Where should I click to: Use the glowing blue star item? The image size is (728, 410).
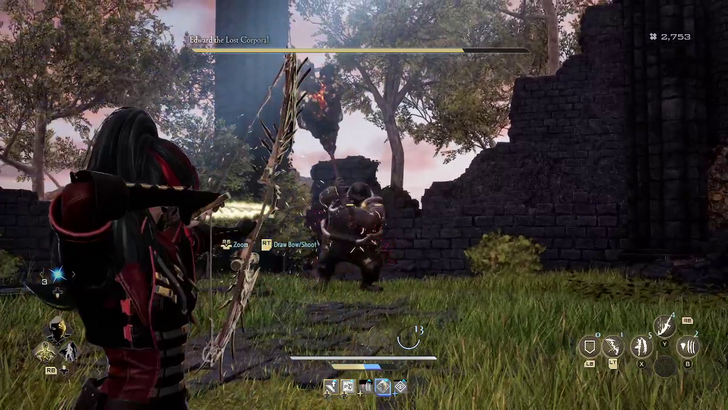tap(57, 275)
